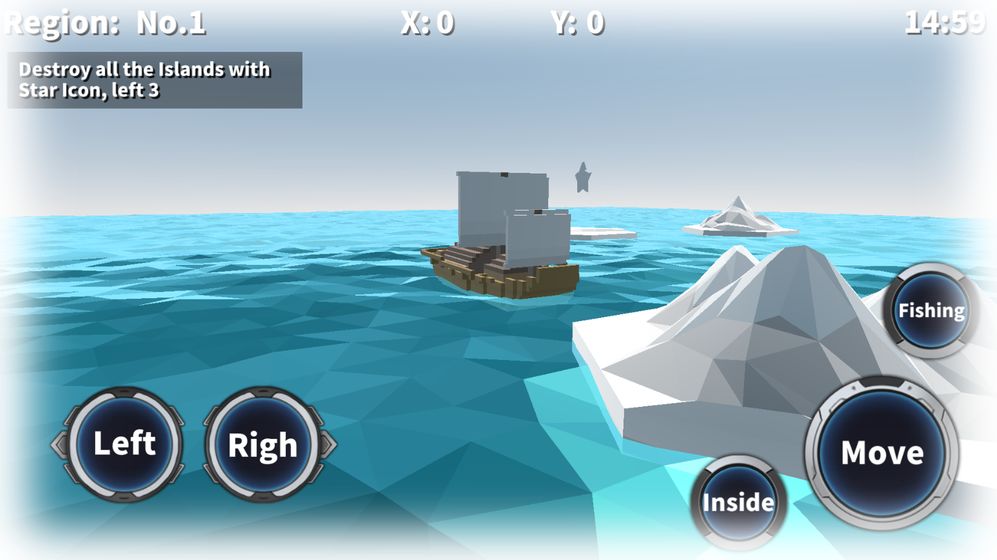The image size is (997, 560).
Task: Go Inside the ship via the button
Action: coord(738,502)
